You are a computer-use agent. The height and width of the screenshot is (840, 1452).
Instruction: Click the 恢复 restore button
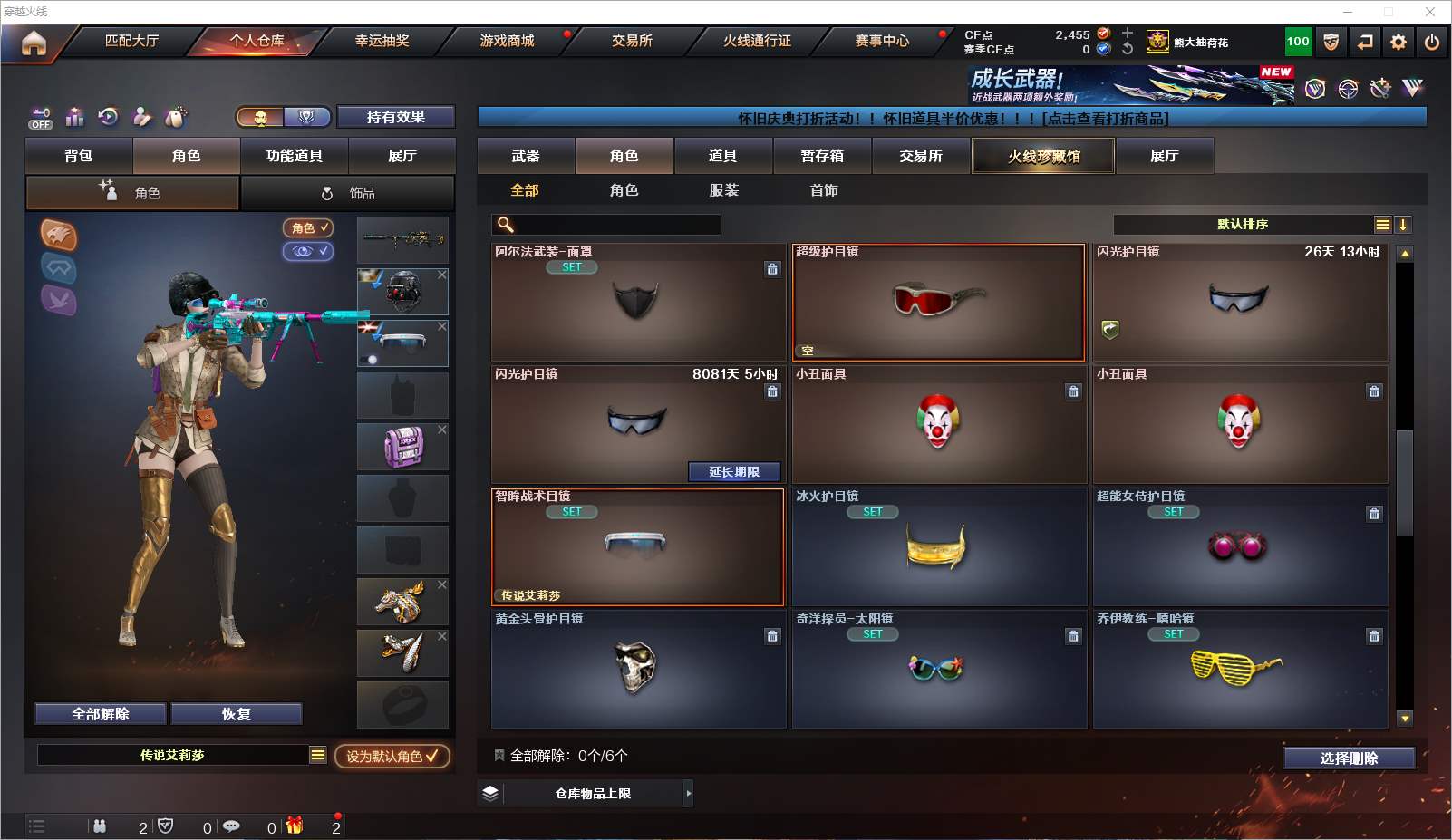[236, 714]
